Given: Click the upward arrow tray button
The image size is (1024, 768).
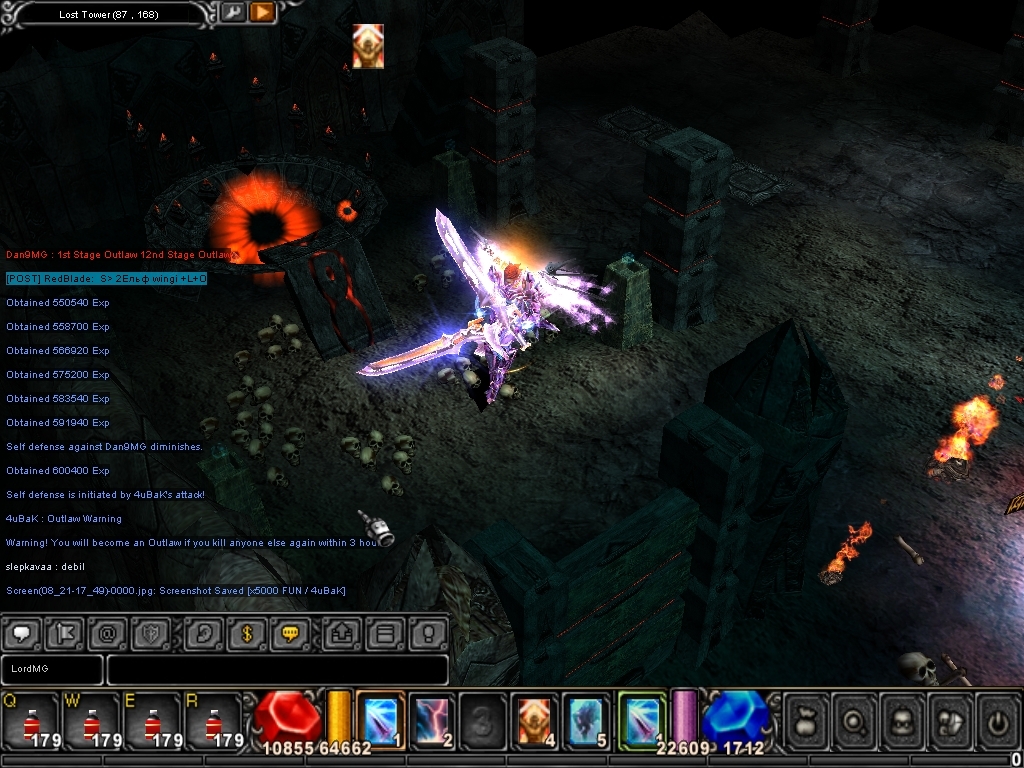Looking at the screenshot, I should coord(343,634).
